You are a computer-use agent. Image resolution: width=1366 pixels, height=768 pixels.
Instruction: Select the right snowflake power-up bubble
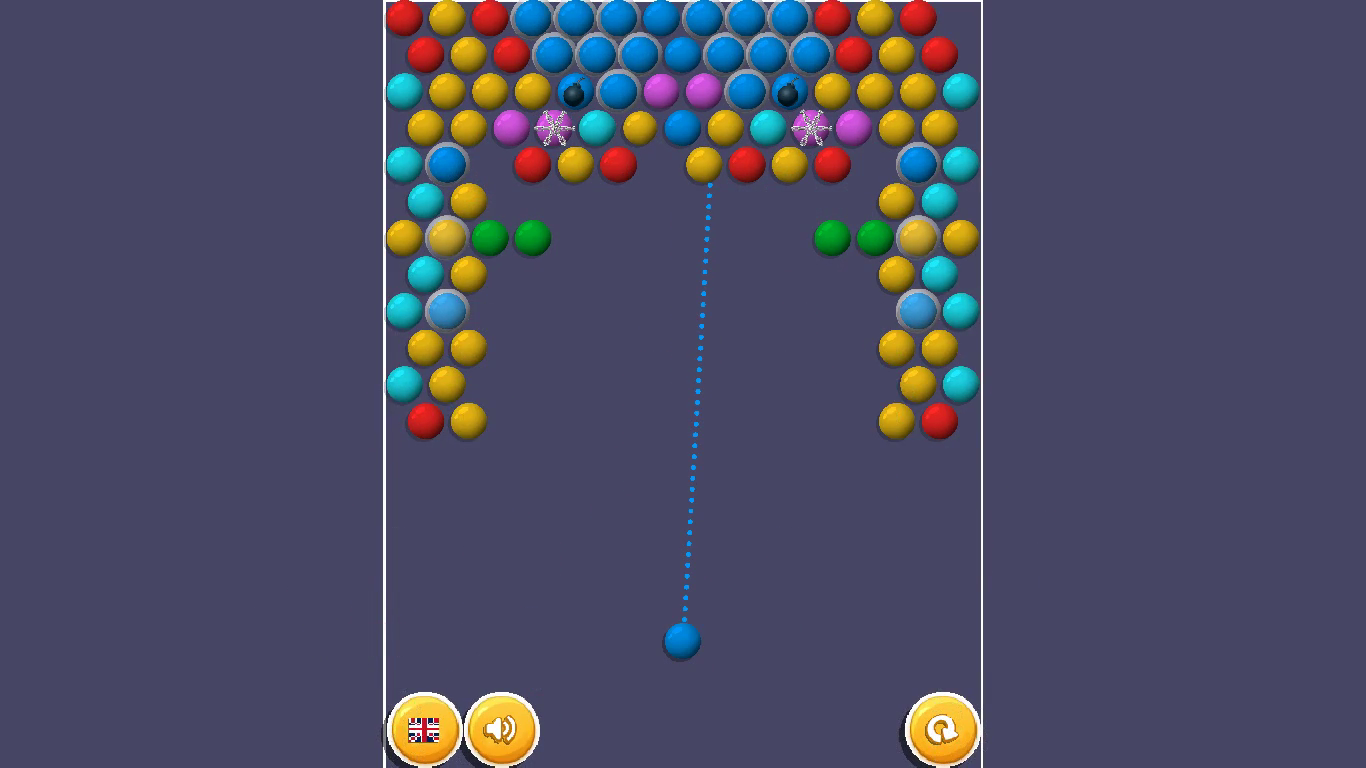810,127
